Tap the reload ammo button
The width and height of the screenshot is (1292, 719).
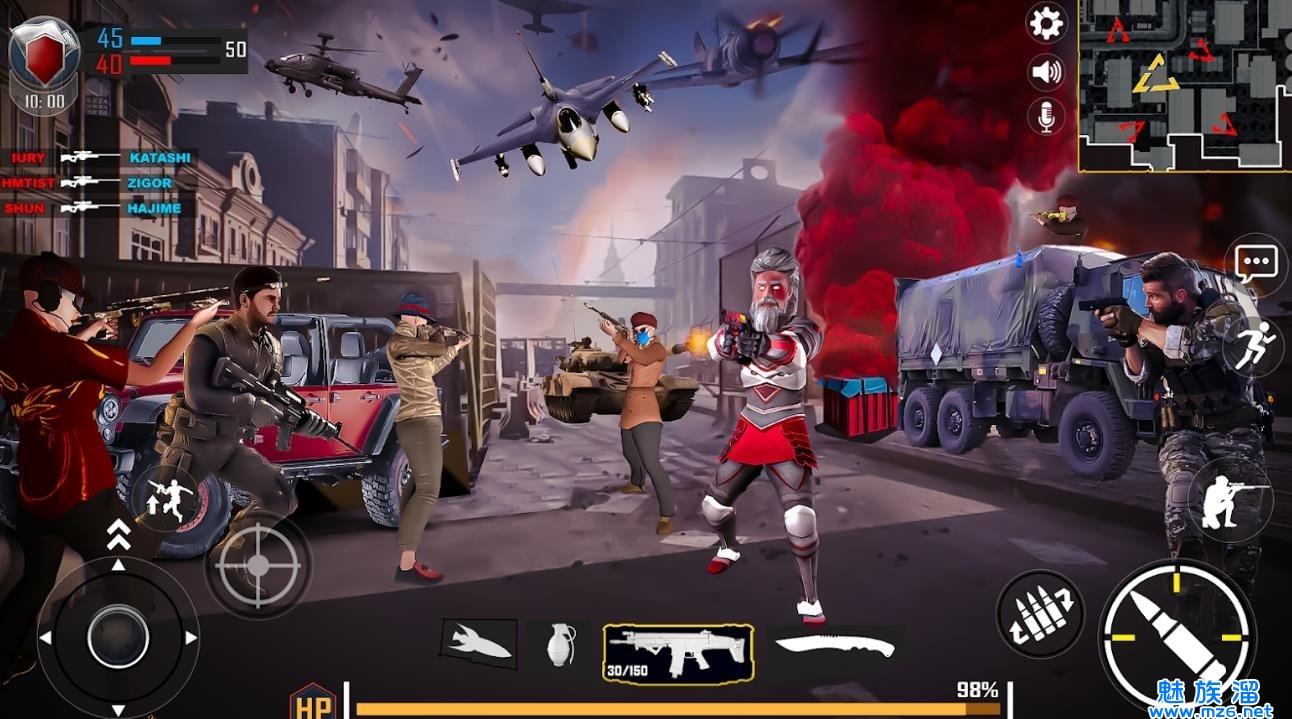pyautogui.click(x=1040, y=614)
